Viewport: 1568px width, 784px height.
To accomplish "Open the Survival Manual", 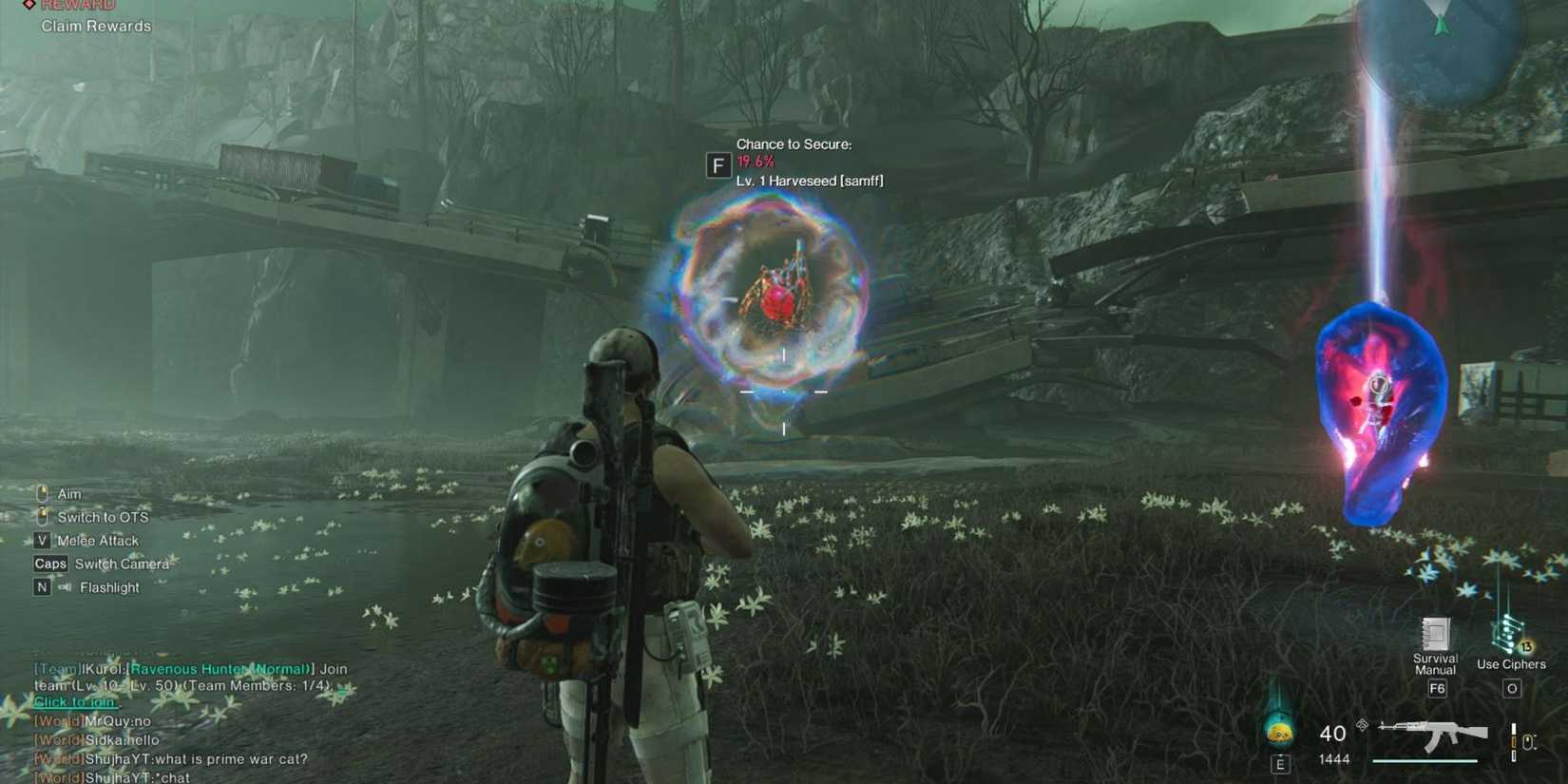I will click(x=1436, y=632).
